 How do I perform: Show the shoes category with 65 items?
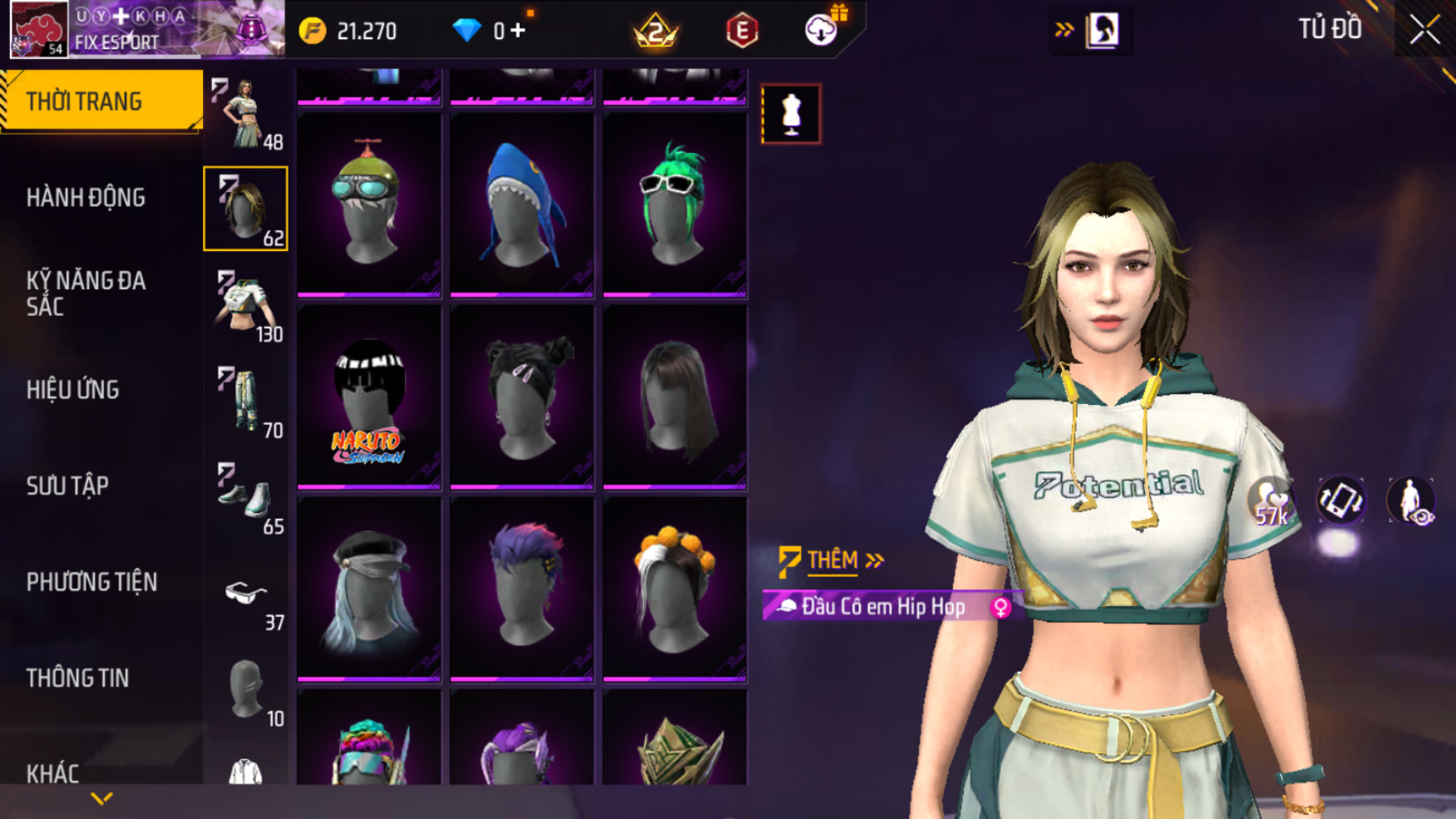point(246,497)
